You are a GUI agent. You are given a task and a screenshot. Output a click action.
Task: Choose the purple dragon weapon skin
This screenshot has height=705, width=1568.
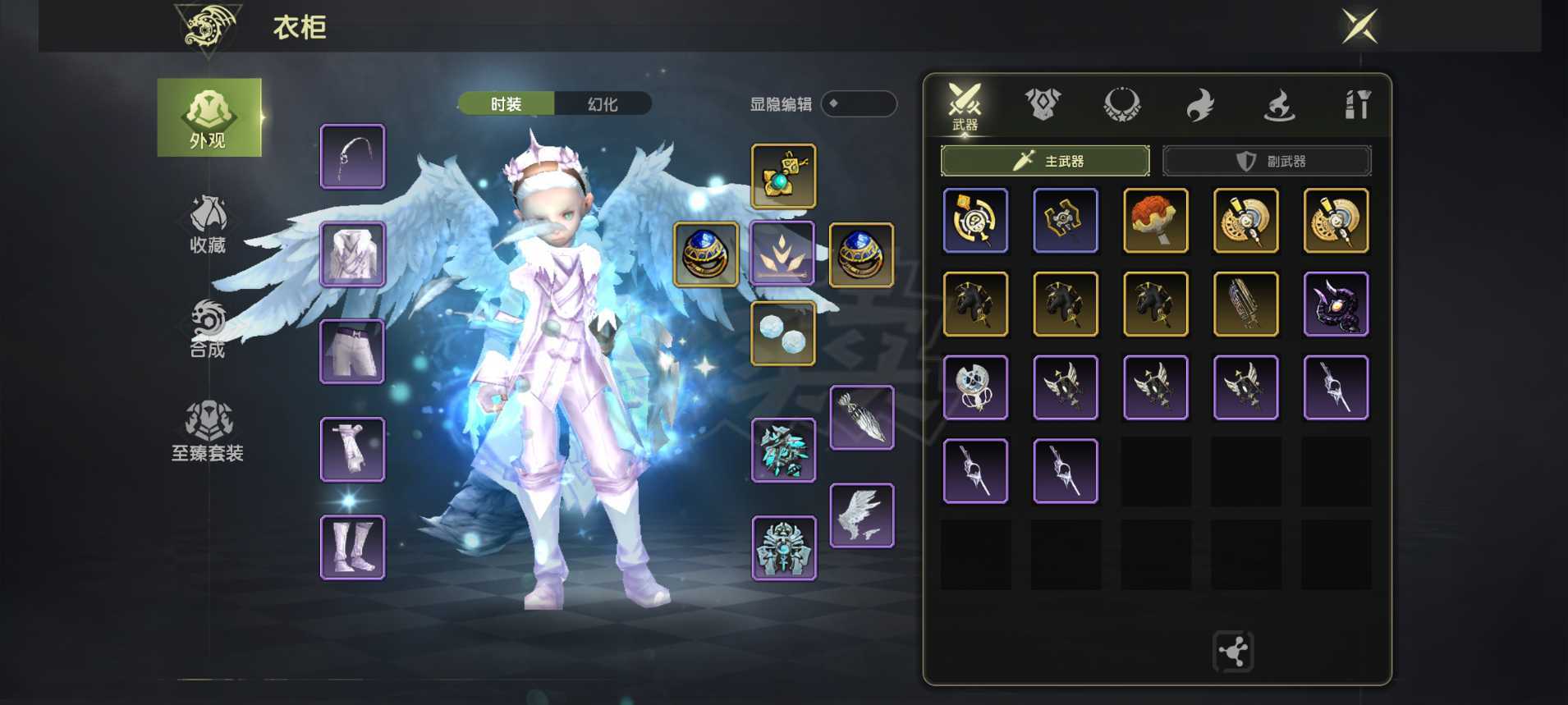point(1336,304)
